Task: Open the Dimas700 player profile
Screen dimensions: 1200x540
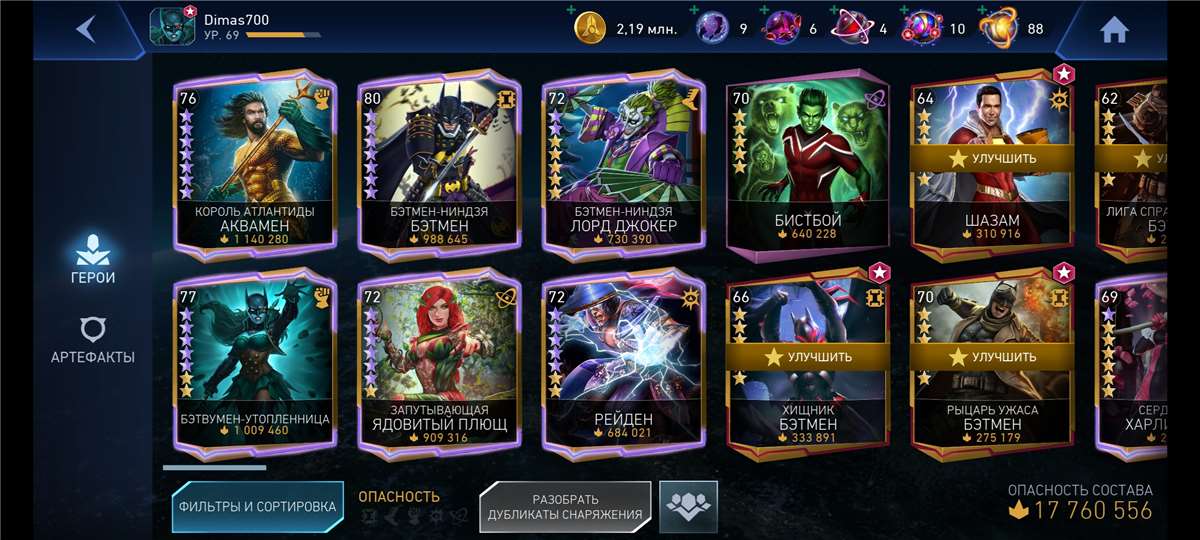Action: (172, 27)
